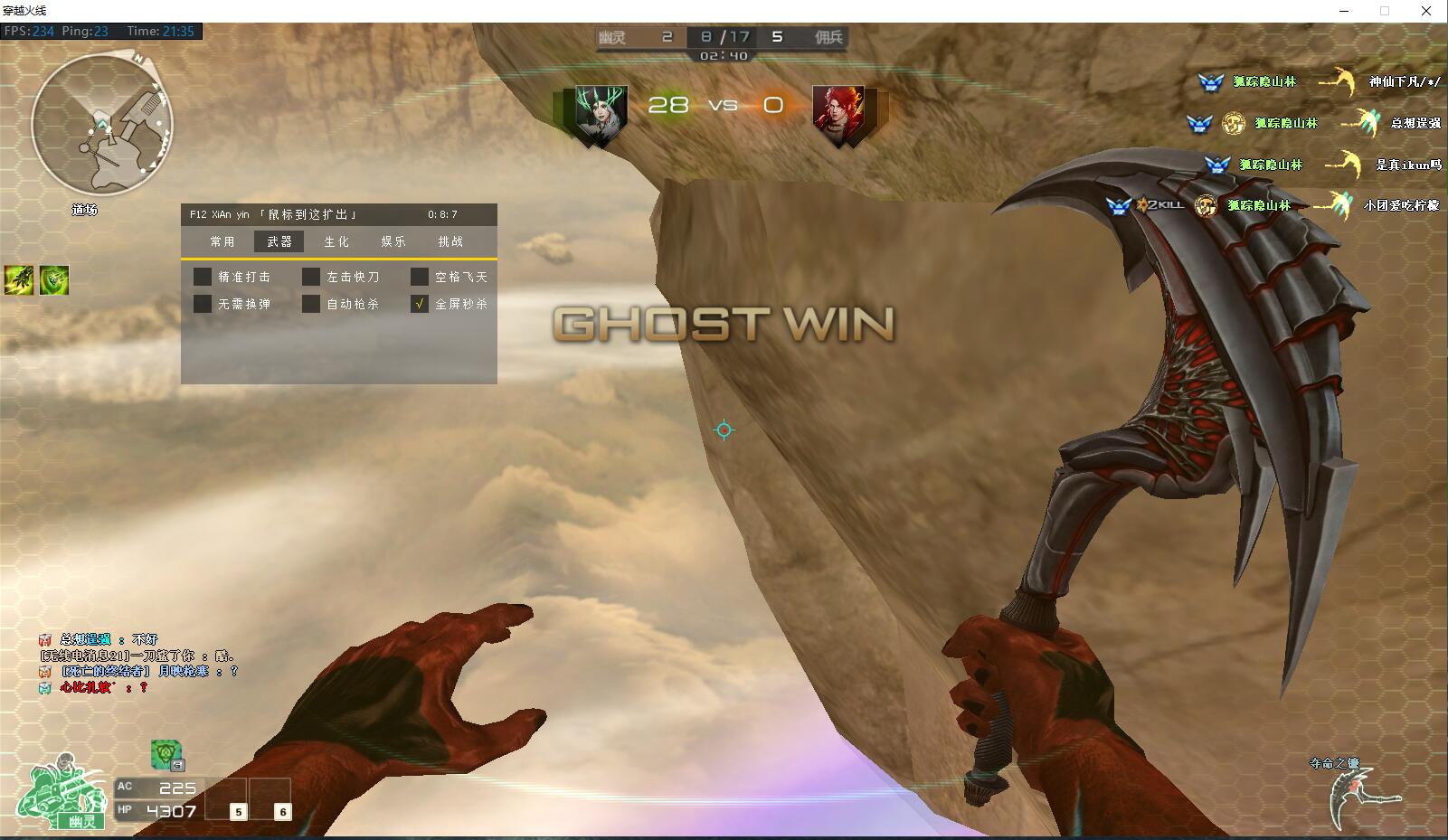The height and width of the screenshot is (840, 1448).
Task: Switch to the 常用 tab
Action: click(x=222, y=241)
